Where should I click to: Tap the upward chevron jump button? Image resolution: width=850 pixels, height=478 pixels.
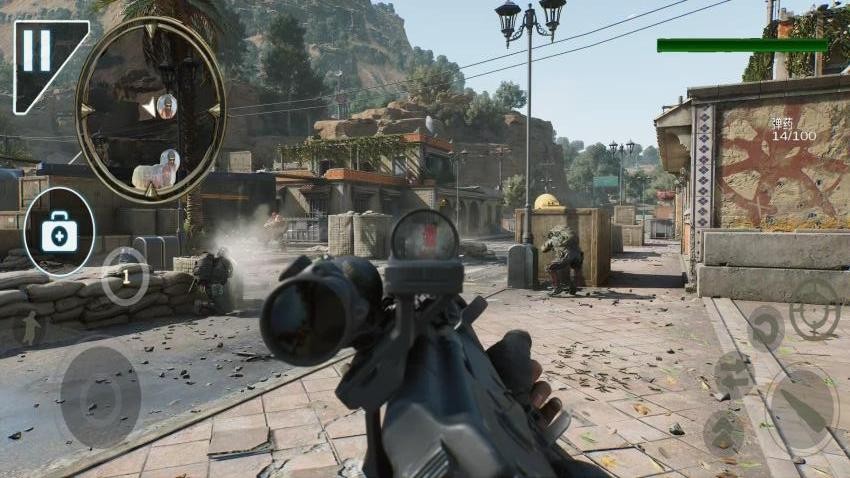point(723,431)
